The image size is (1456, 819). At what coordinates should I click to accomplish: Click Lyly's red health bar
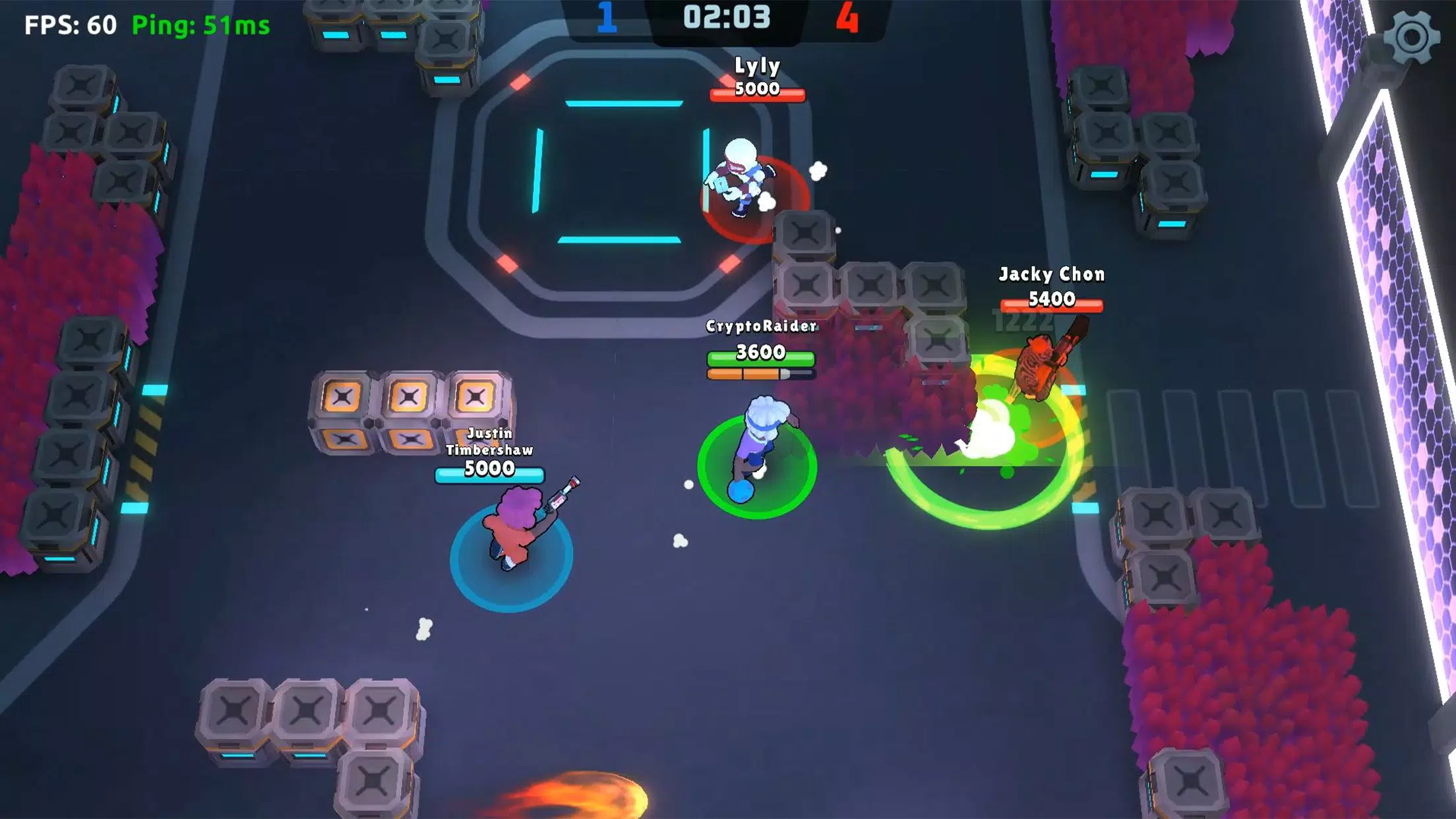pos(758,94)
